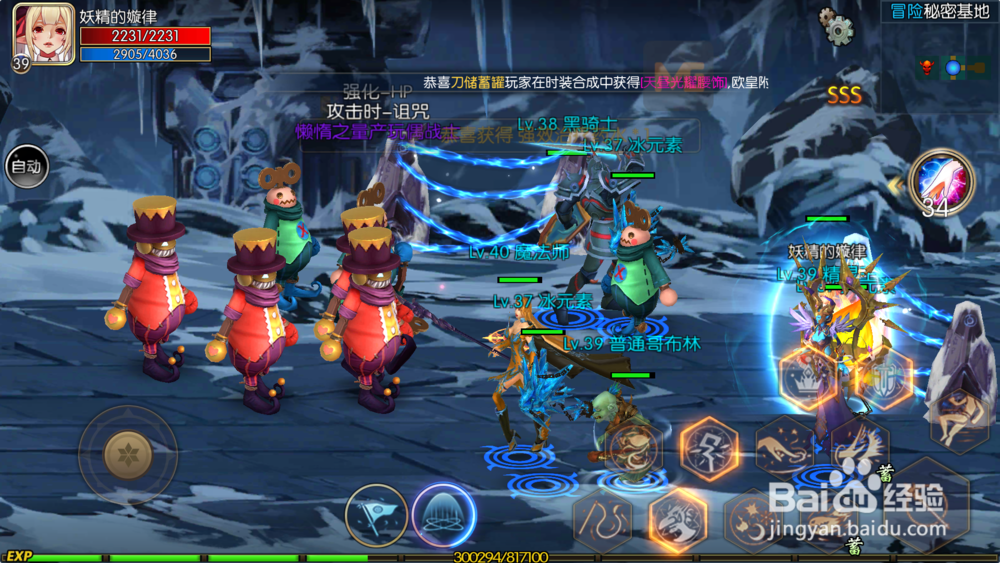Click the character portrait avatar
The width and height of the screenshot is (1000, 563).
(43, 34)
